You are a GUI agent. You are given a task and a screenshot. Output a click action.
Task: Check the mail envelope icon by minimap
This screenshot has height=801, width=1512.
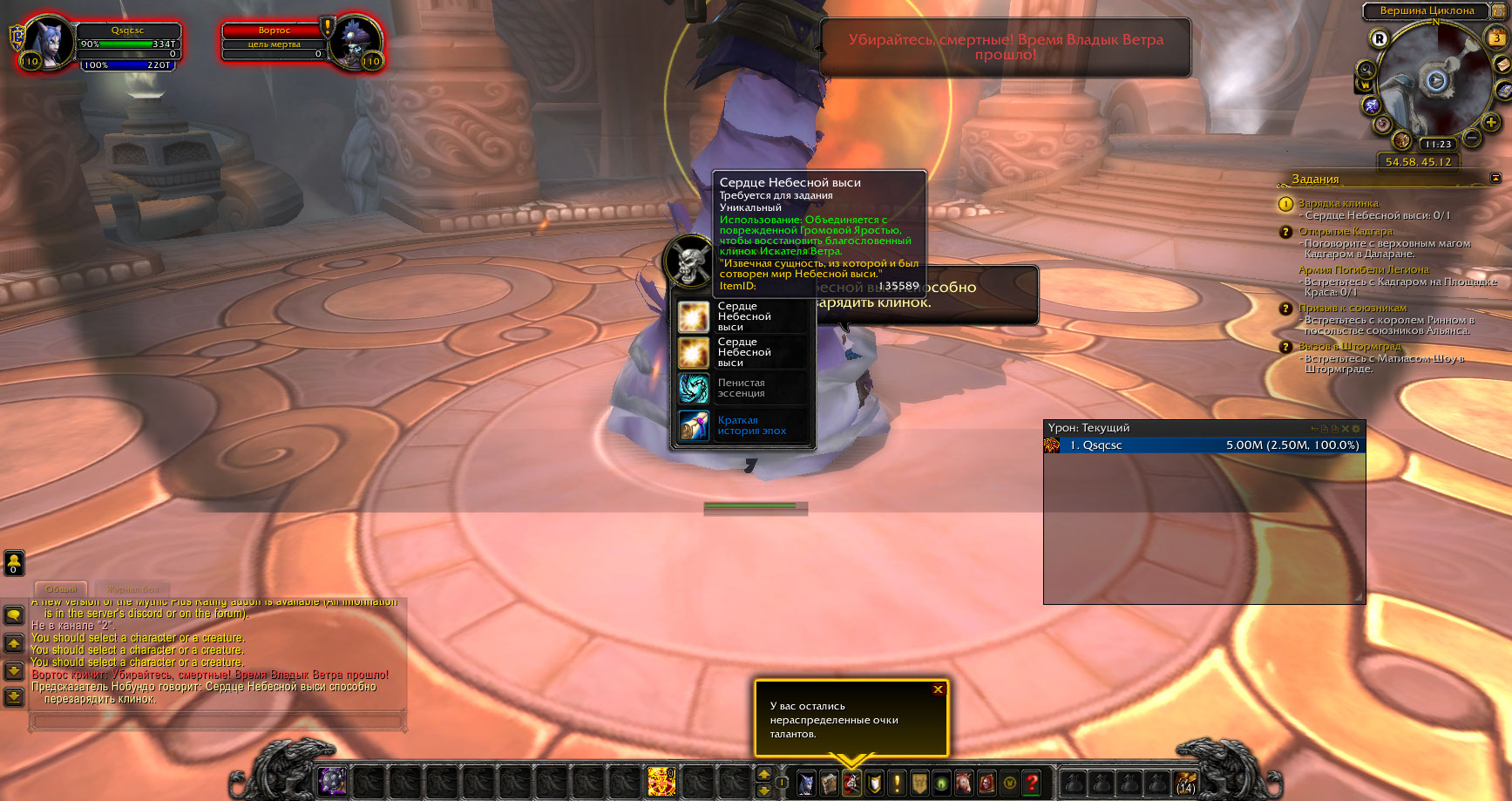1502,64
